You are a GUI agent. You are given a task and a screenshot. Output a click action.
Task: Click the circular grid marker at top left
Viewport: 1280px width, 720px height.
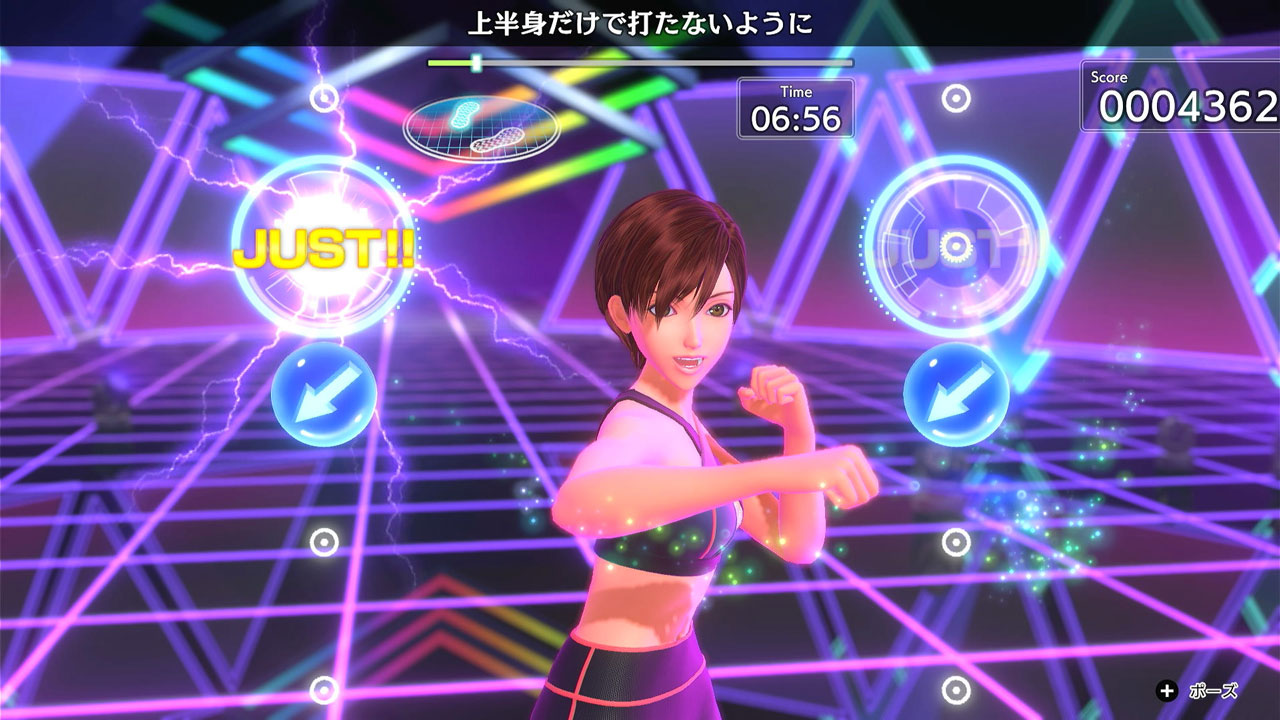point(322,100)
